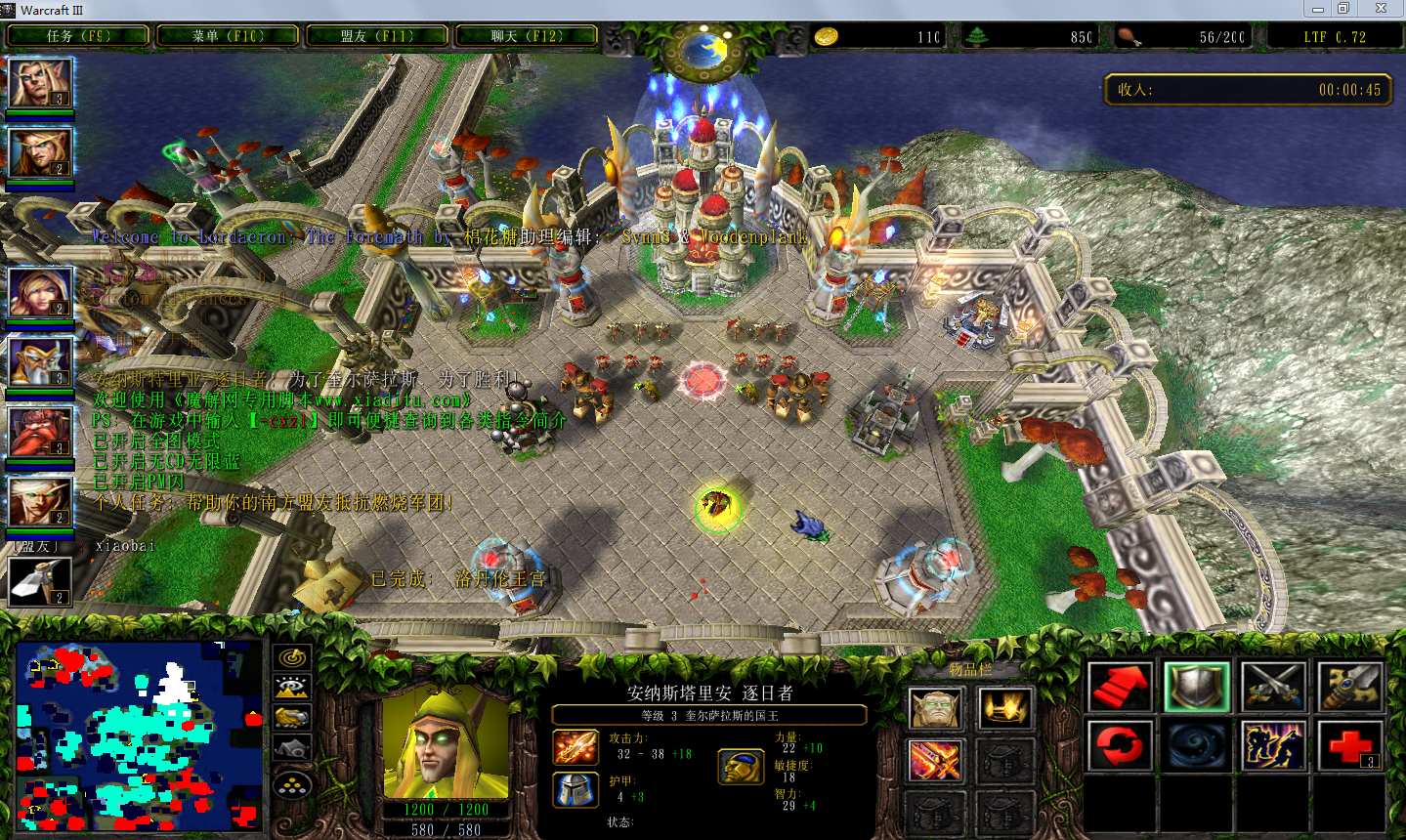Choose the shield Hold Position command
1406x840 pixels.
point(1197,687)
